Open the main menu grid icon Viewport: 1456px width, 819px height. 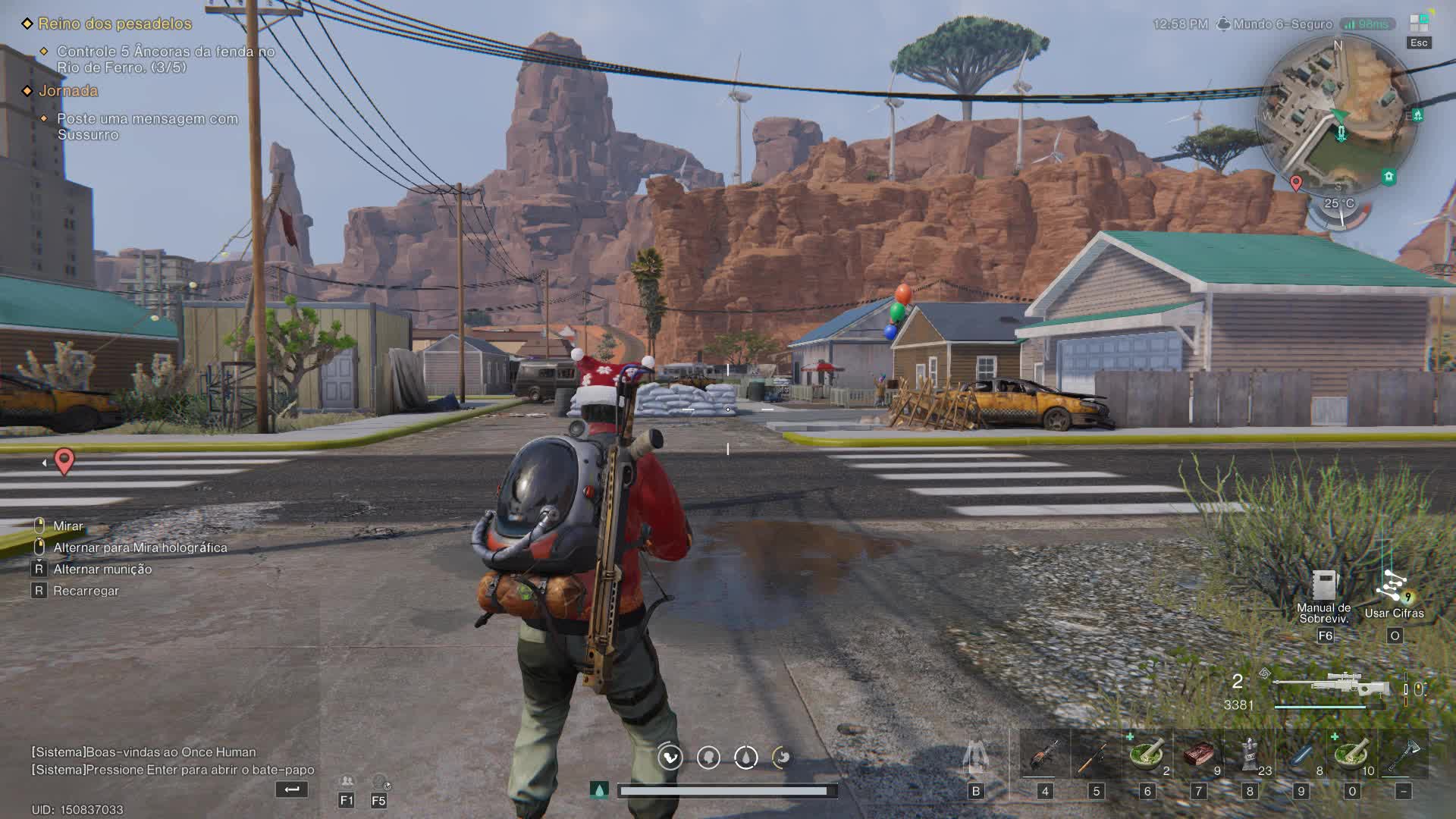tap(1419, 23)
